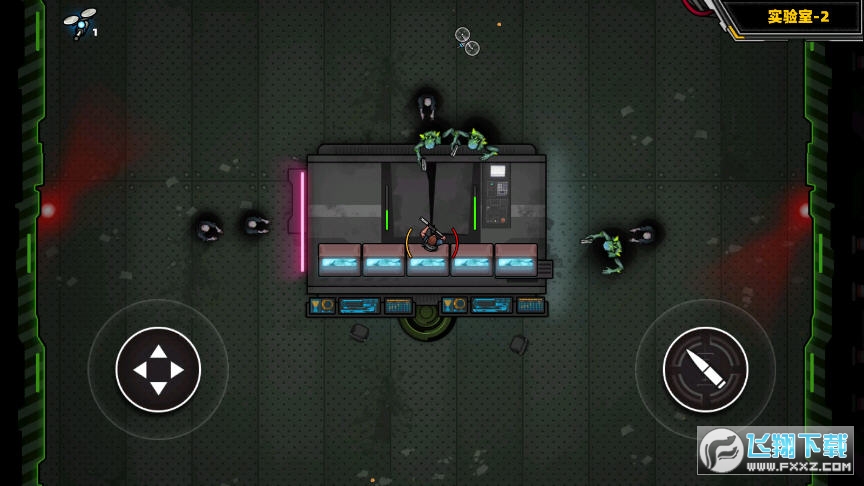864x486 pixels.
Task: Fire using the bullet attack button
Action: [x=705, y=369]
